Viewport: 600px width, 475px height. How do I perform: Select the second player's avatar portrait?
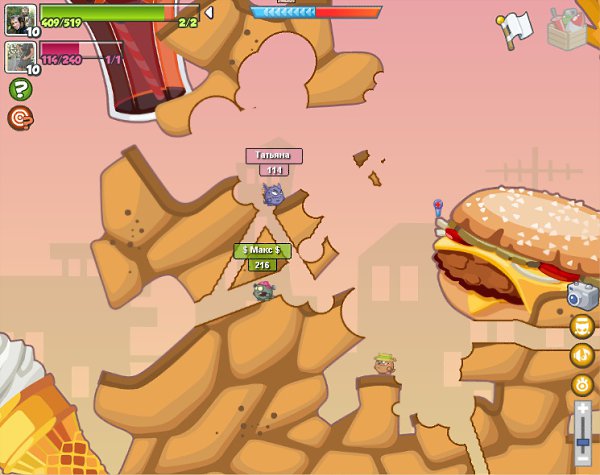(21, 55)
